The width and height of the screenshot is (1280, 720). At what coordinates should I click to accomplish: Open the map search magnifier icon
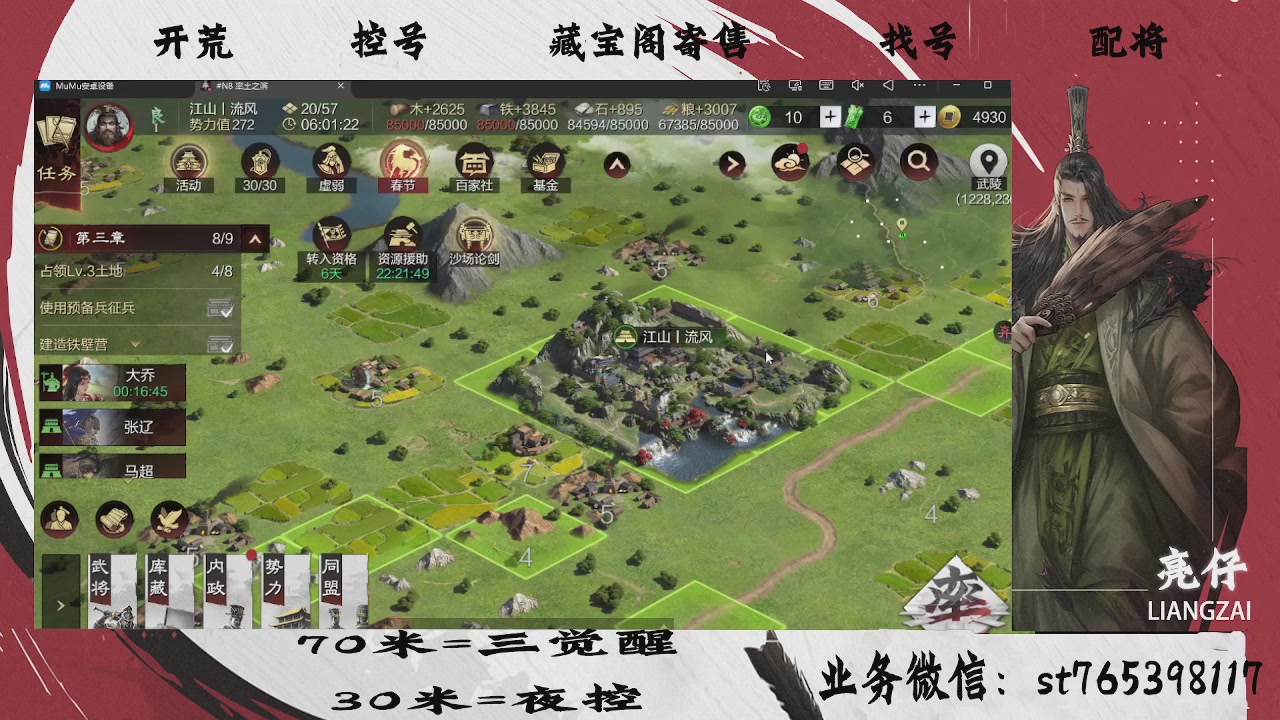[919, 162]
